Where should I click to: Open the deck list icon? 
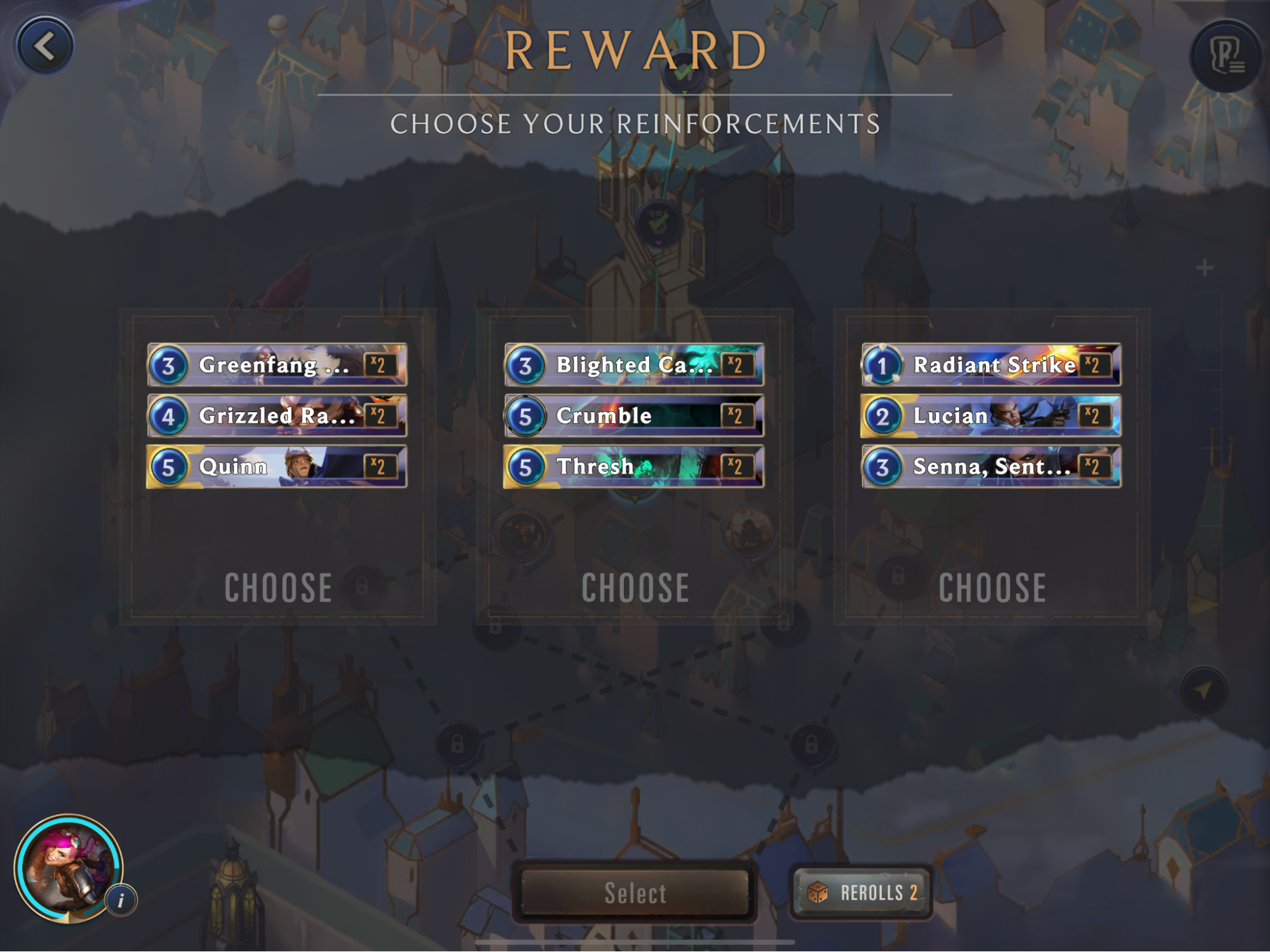pyautogui.click(x=1226, y=56)
